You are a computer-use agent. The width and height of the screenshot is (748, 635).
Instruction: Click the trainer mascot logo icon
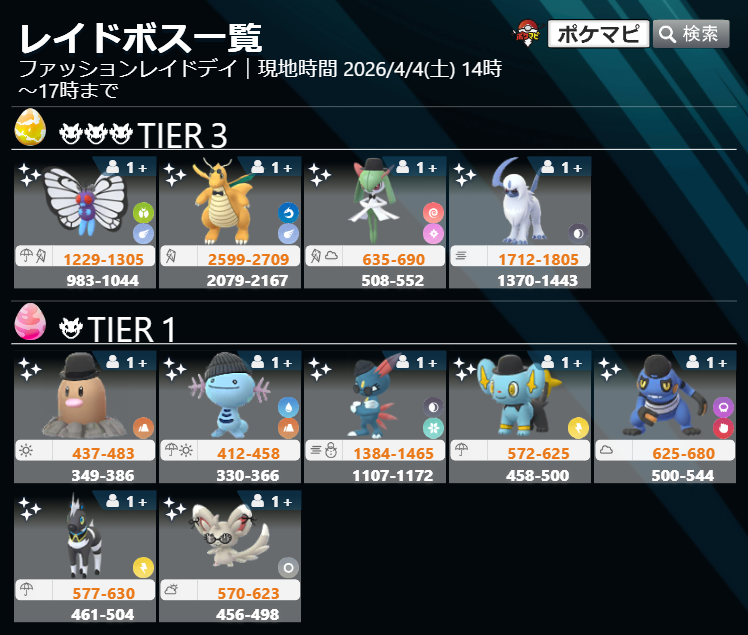(x=527, y=34)
